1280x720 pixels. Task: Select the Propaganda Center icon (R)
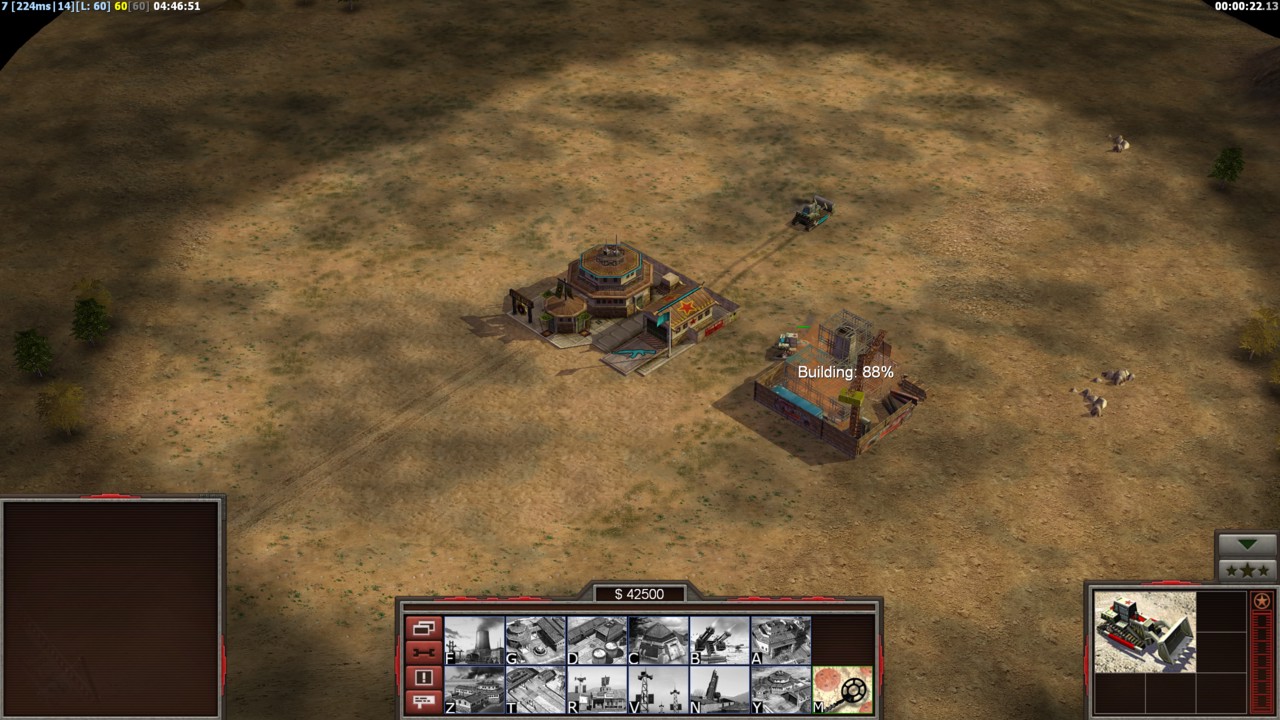pyautogui.click(x=597, y=690)
